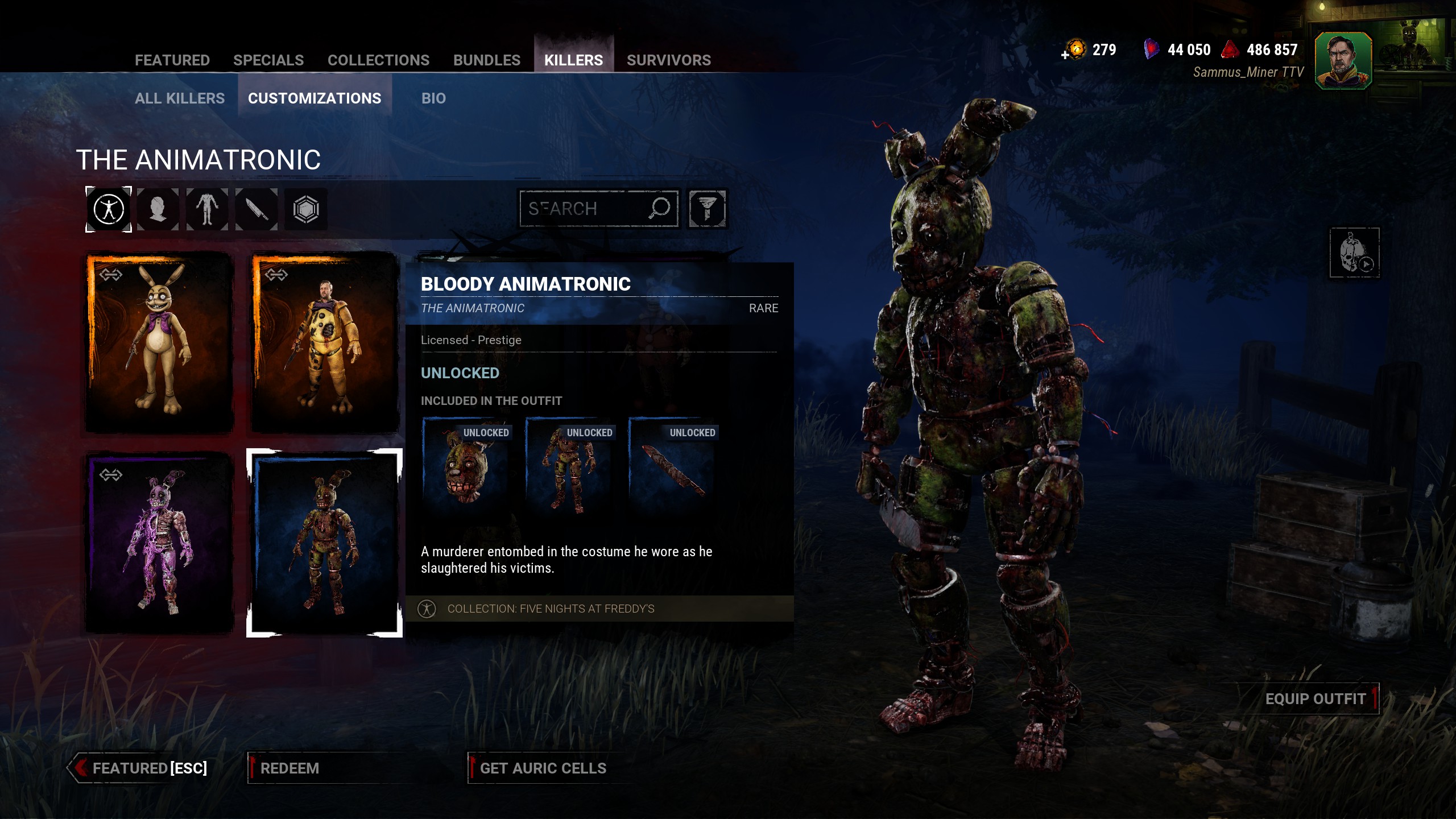Open the Featured store tab

point(172,60)
